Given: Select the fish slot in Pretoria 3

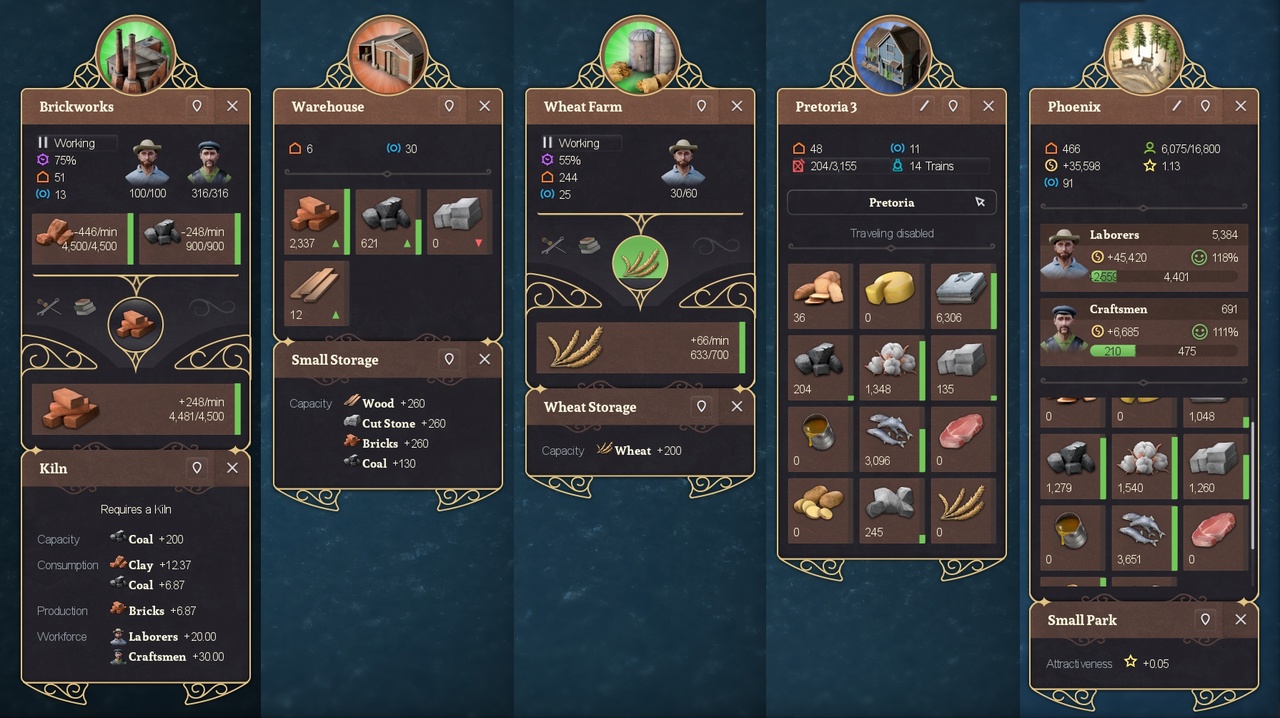Looking at the screenshot, I should [891, 439].
